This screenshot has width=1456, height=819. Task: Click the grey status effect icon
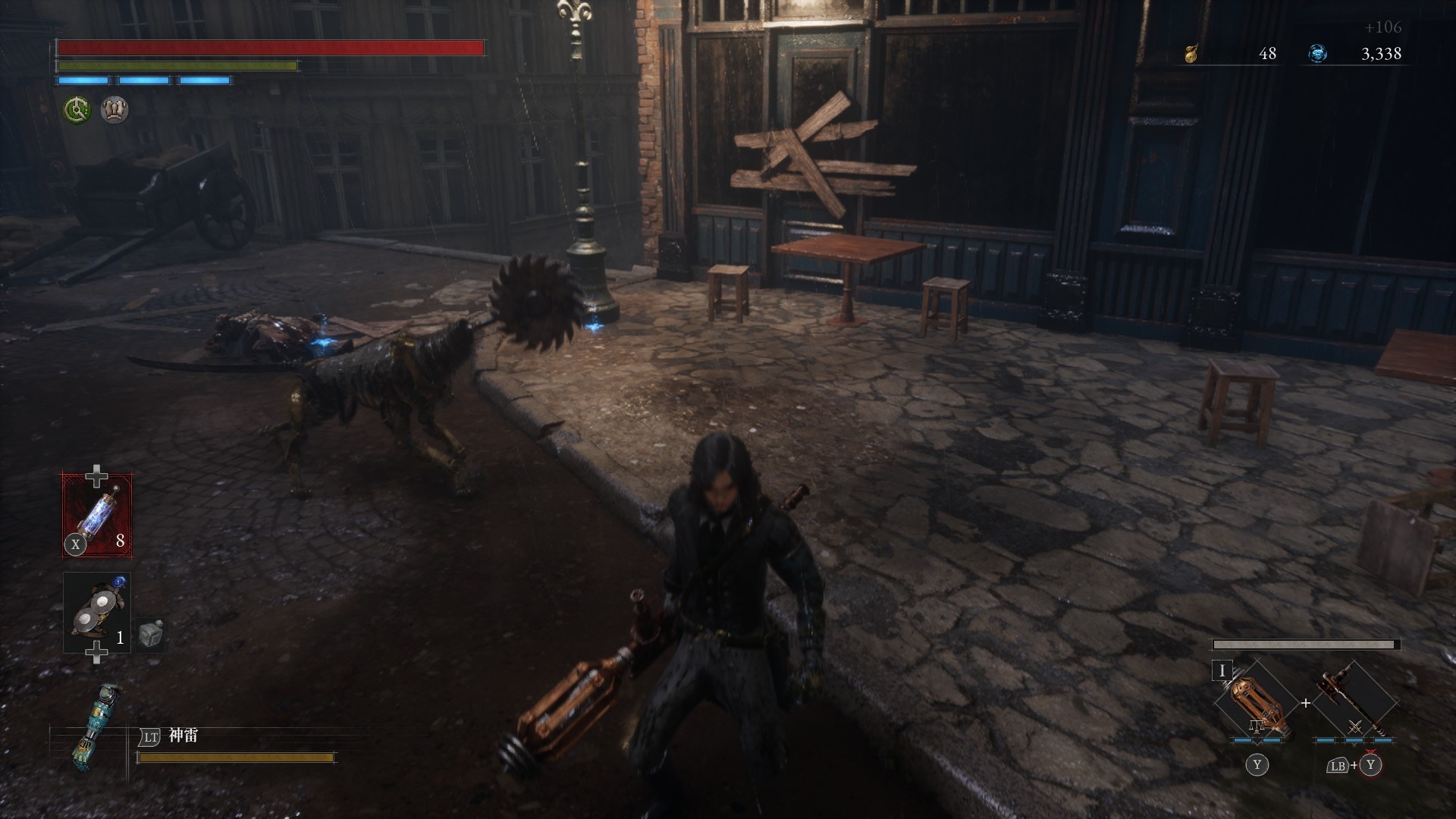[x=115, y=110]
